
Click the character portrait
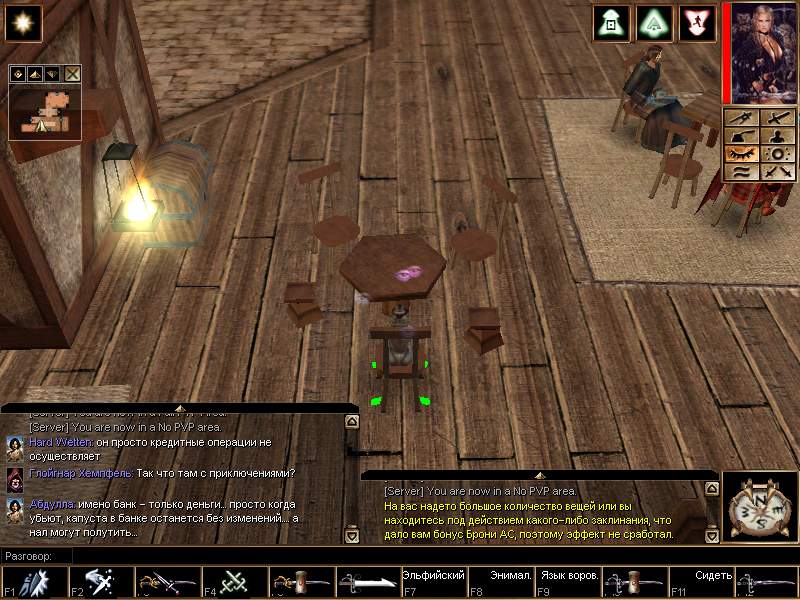tap(760, 52)
